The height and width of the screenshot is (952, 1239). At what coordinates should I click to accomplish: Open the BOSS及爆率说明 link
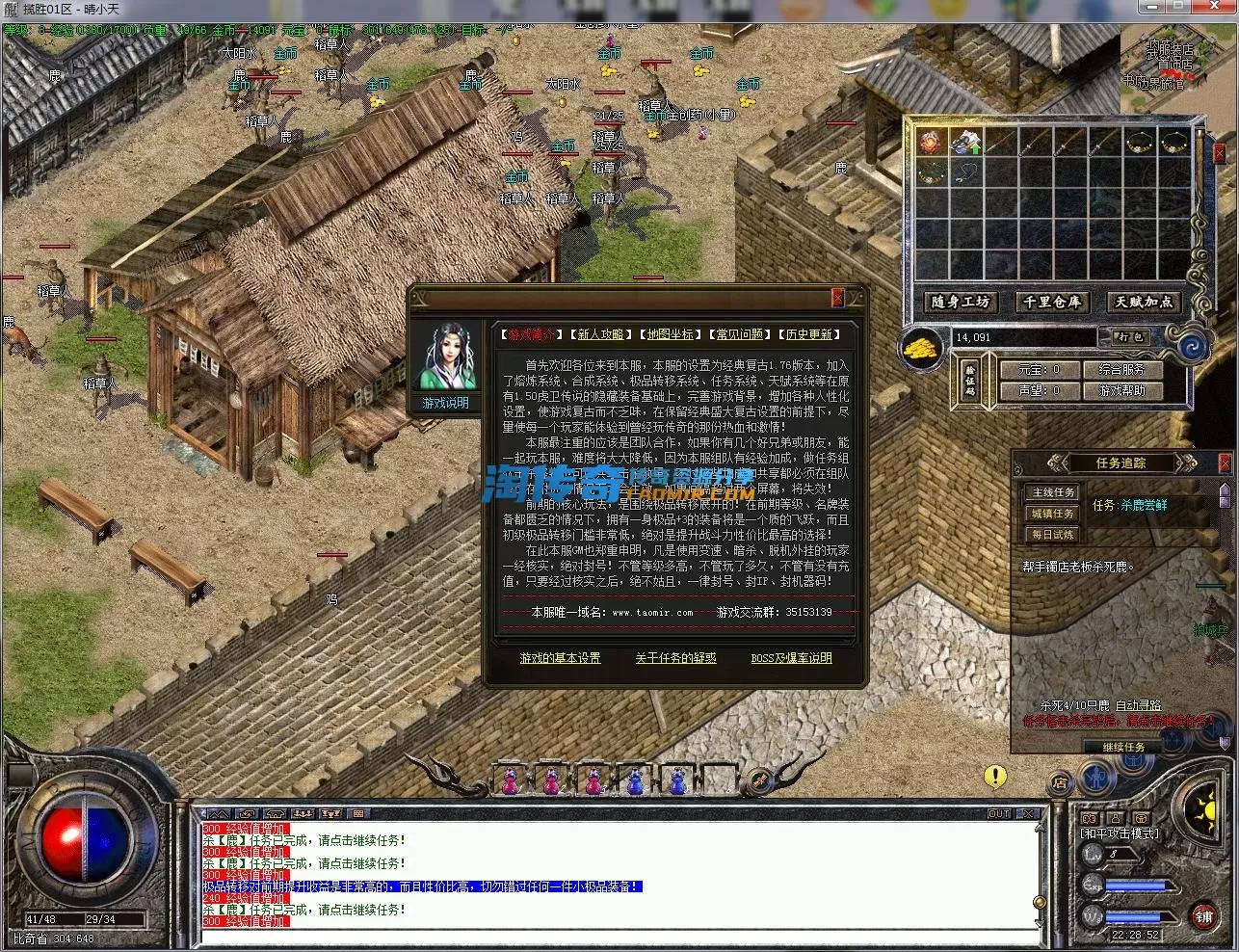pyautogui.click(x=791, y=658)
